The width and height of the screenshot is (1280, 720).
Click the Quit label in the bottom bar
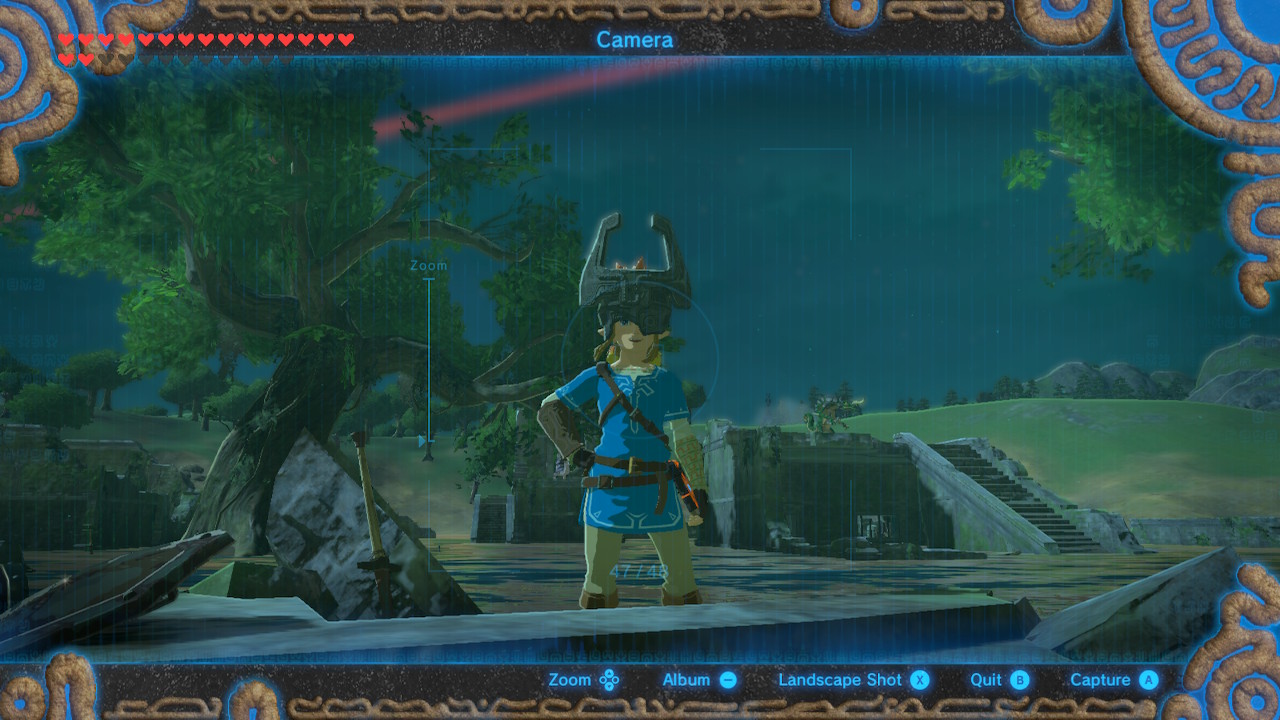[x=985, y=680]
